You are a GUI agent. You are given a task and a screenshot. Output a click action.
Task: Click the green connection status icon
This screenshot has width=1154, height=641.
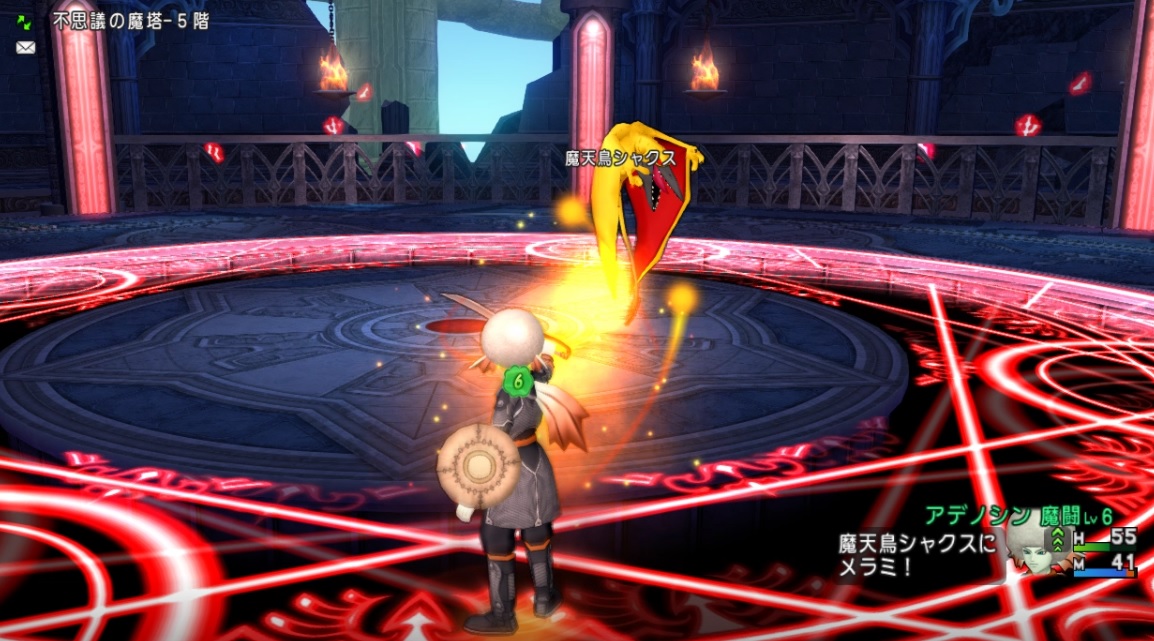tap(25, 21)
